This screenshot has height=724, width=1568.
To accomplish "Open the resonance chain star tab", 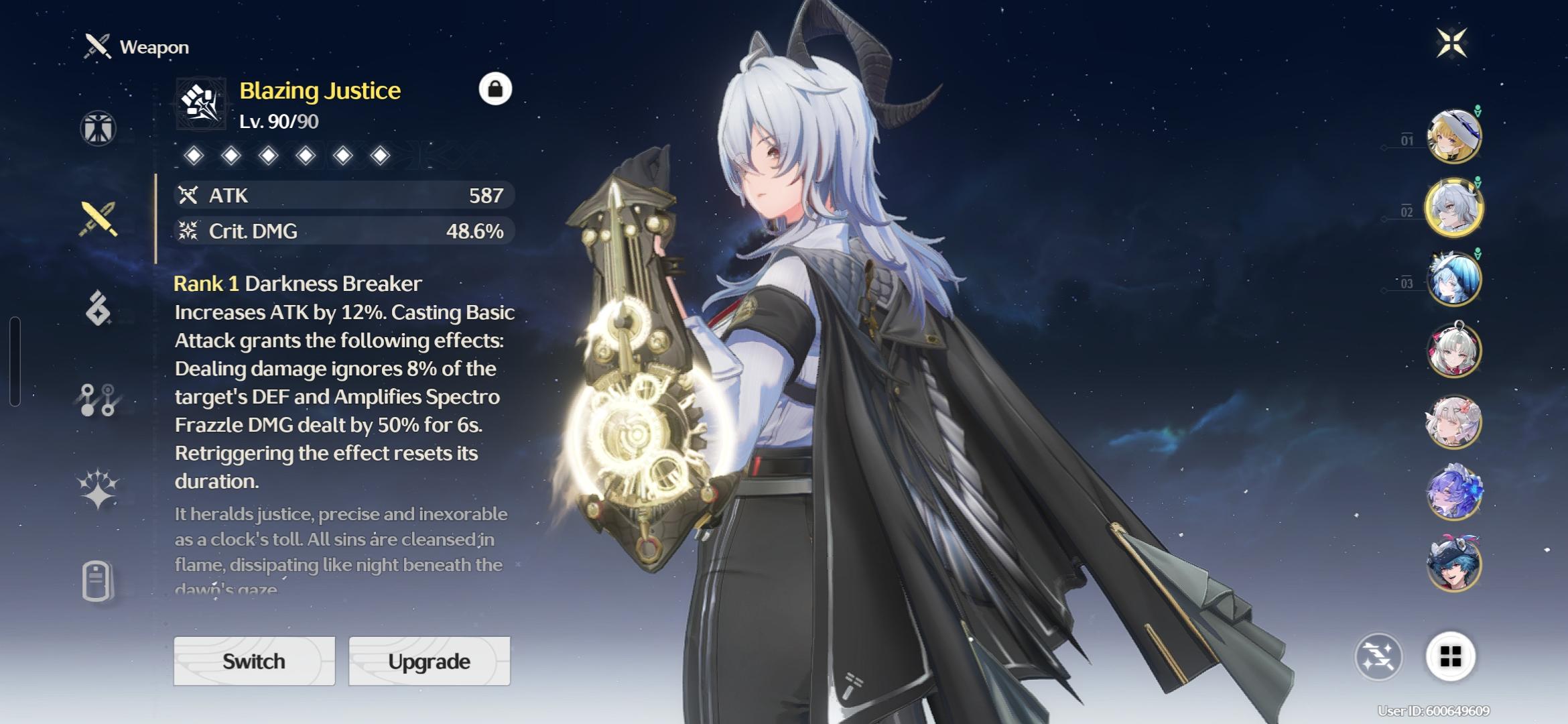I will pos(99,488).
